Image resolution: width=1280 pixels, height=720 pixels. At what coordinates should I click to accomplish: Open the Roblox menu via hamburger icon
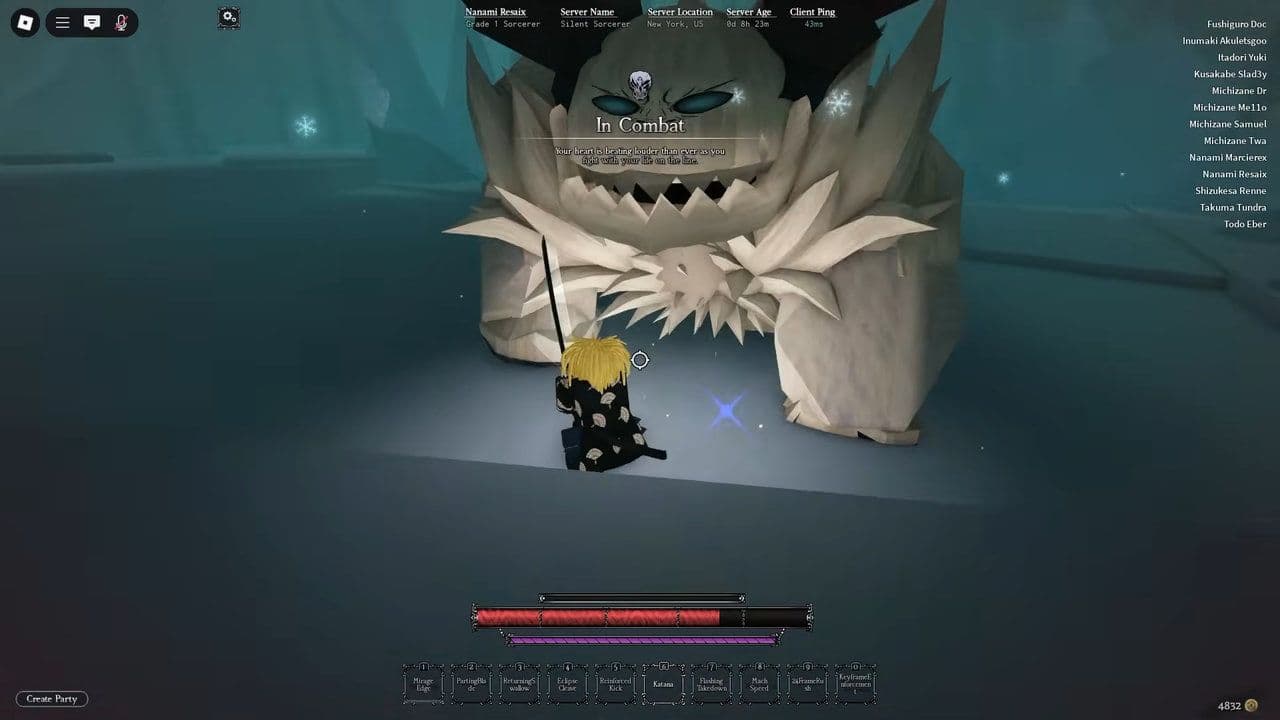[62, 22]
